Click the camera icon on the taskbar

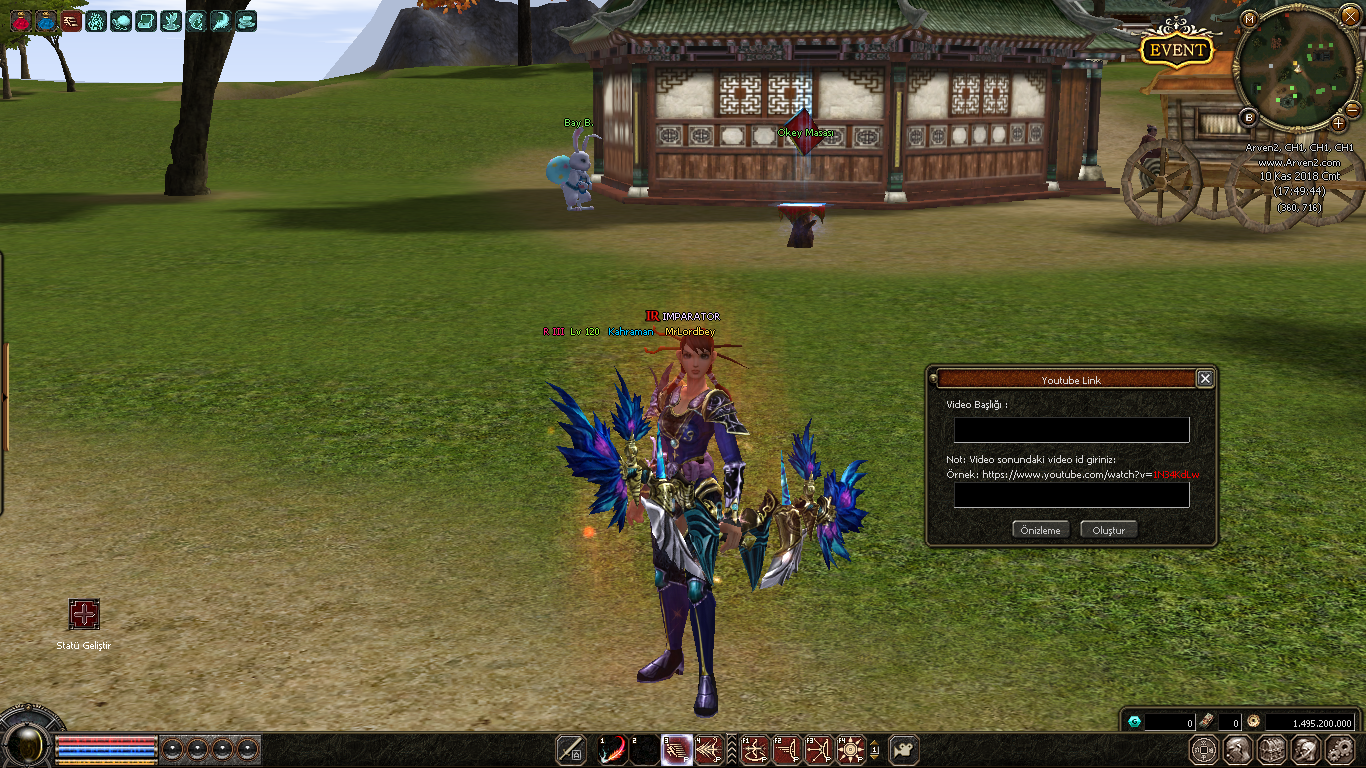point(904,749)
